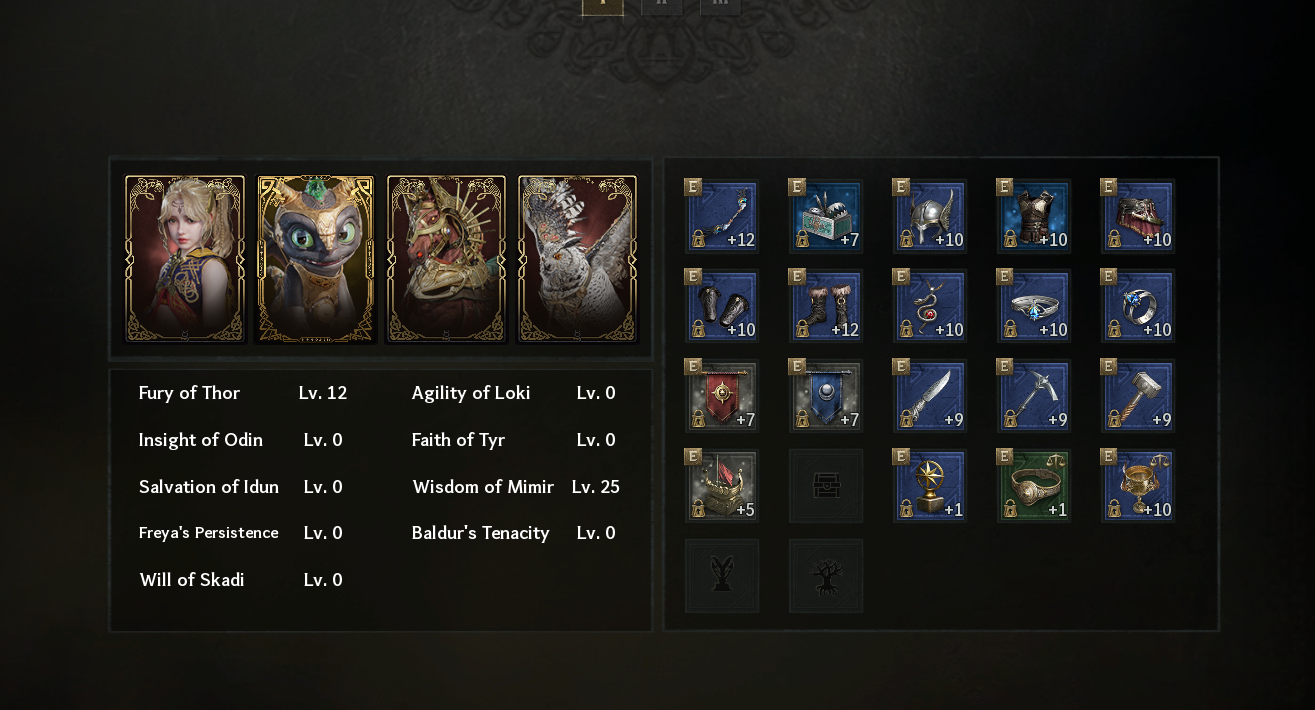Image resolution: width=1315 pixels, height=710 pixels.
Task: Switch to preset tab II
Action: (x=661, y=5)
